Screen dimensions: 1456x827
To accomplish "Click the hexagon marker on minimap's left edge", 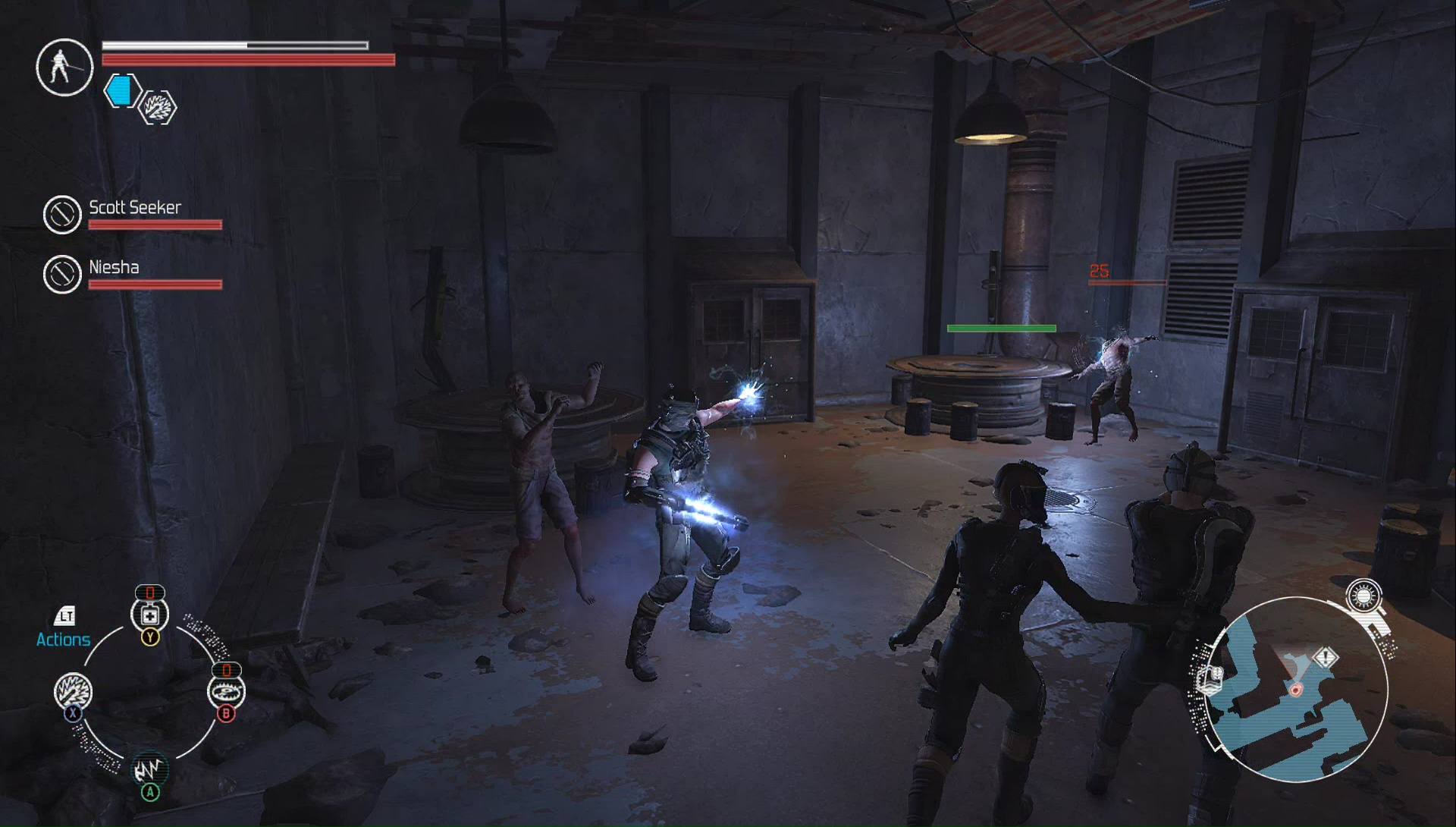I will pyautogui.click(x=1210, y=678).
